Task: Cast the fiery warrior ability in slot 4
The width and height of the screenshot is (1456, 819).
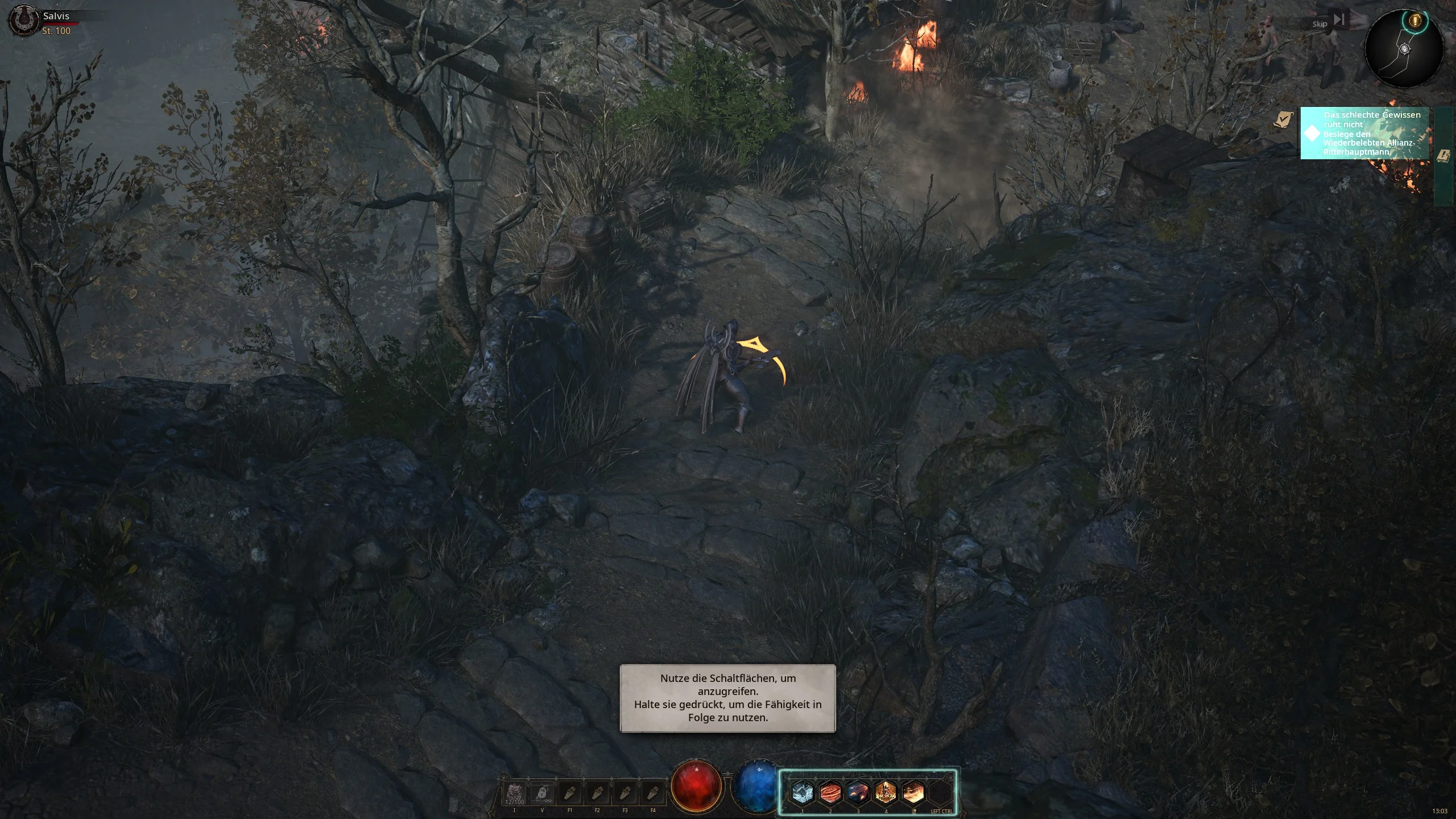Action: [x=886, y=792]
